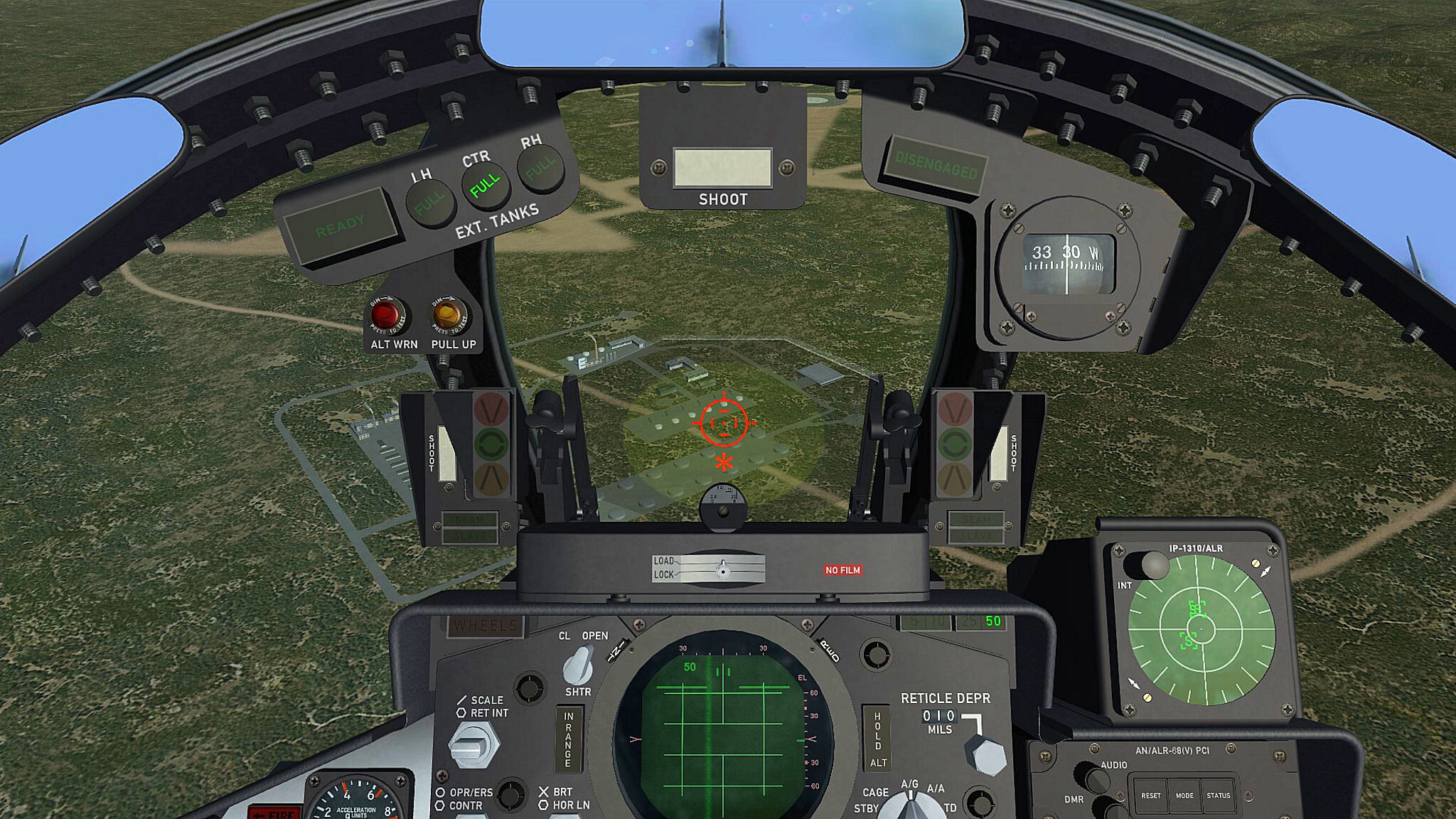This screenshot has width=1456, height=819.
Task: Hit the RESET button on AN/ALR-68 panel
Action: point(1151,796)
